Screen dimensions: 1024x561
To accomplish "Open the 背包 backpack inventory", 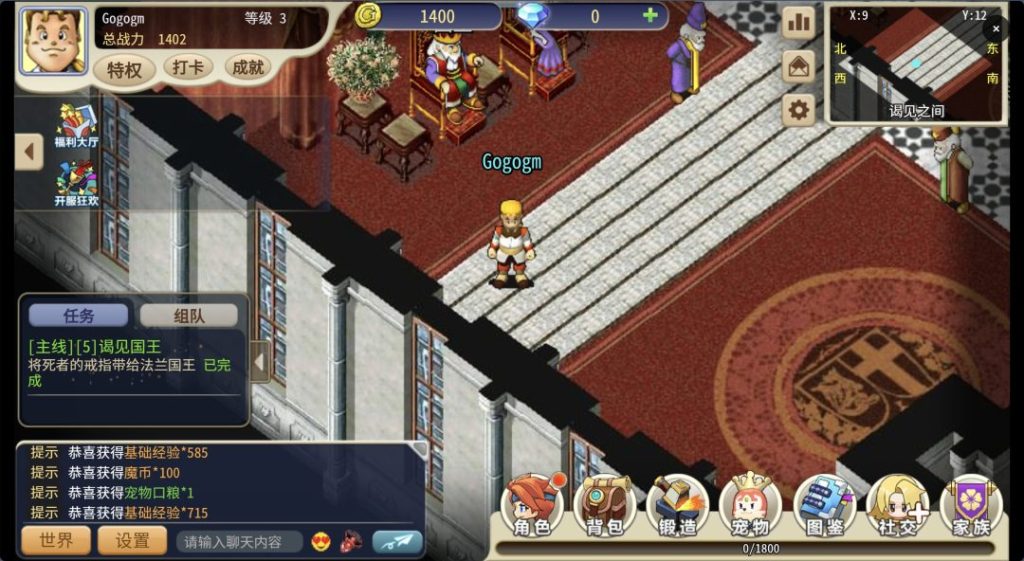I will (x=605, y=507).
